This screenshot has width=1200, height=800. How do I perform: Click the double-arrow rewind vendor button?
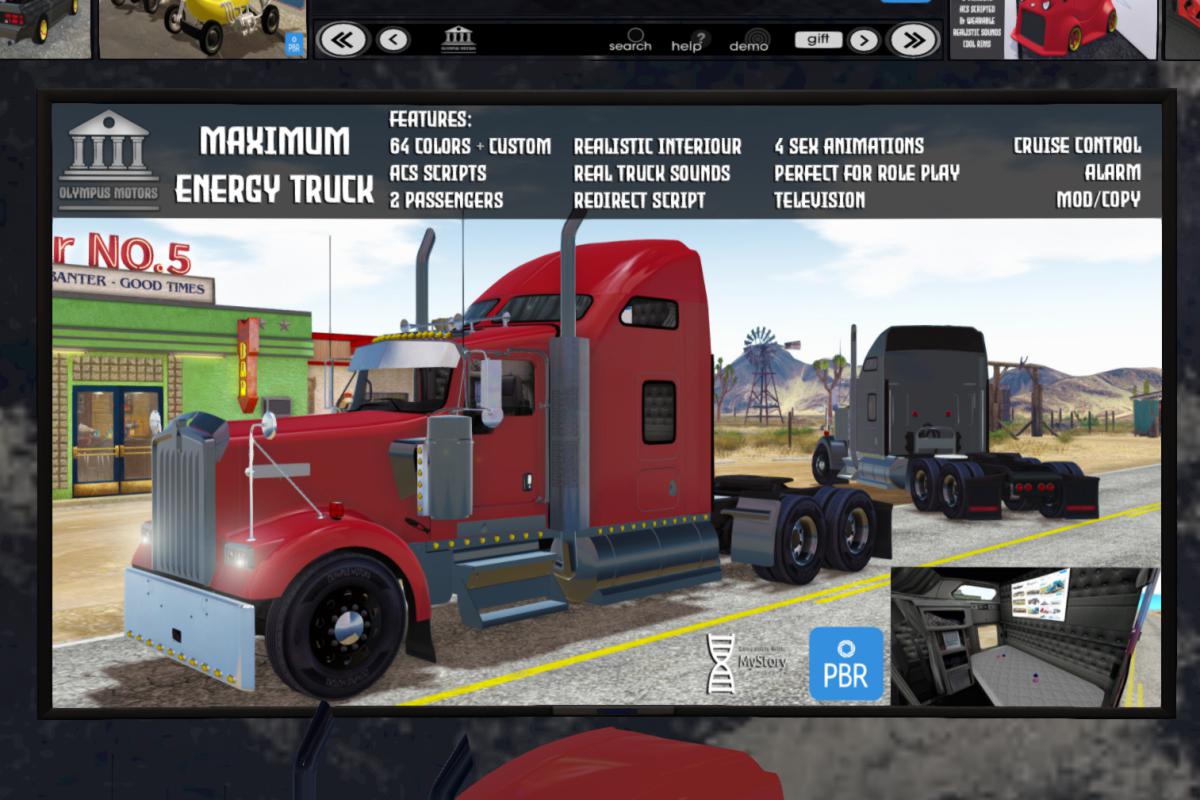pos(344,40)
